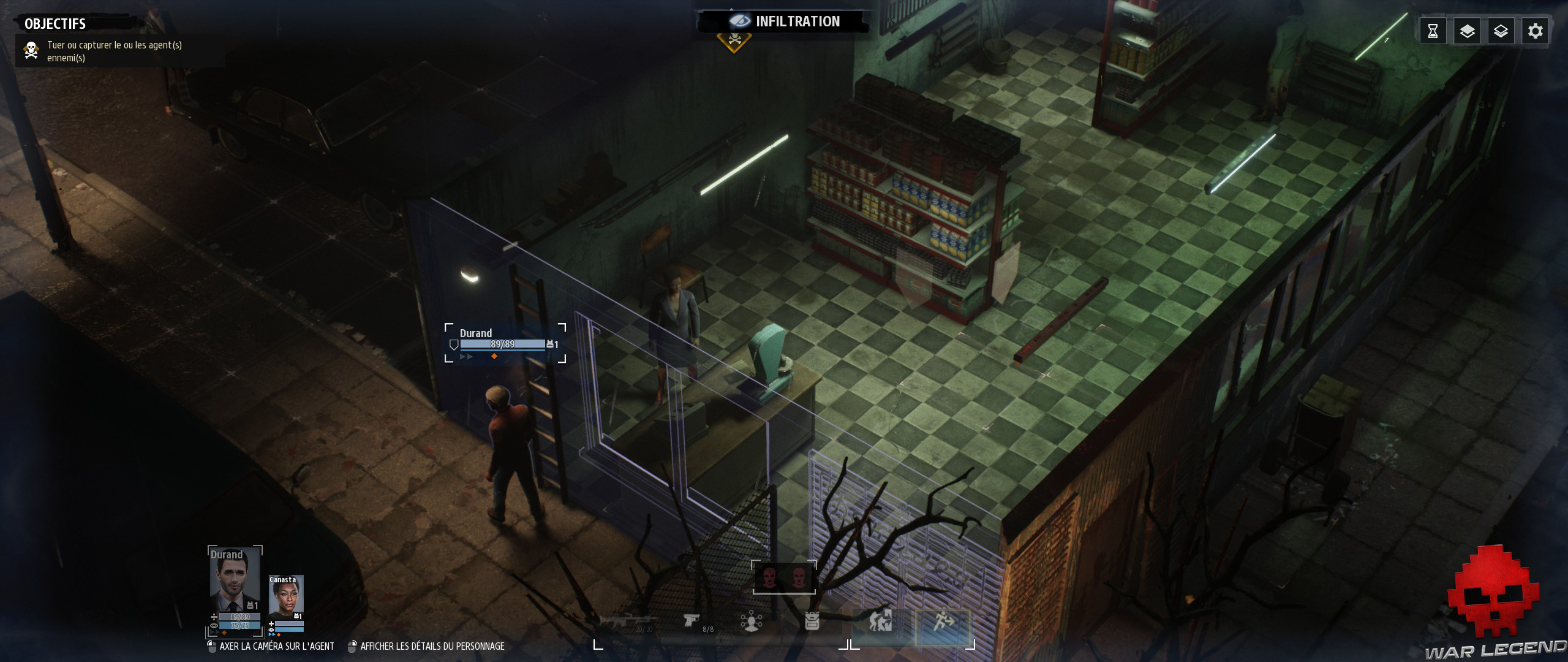Select the takedown action icon
This screenshot has width=1568, height=662.
pos(880,620)
